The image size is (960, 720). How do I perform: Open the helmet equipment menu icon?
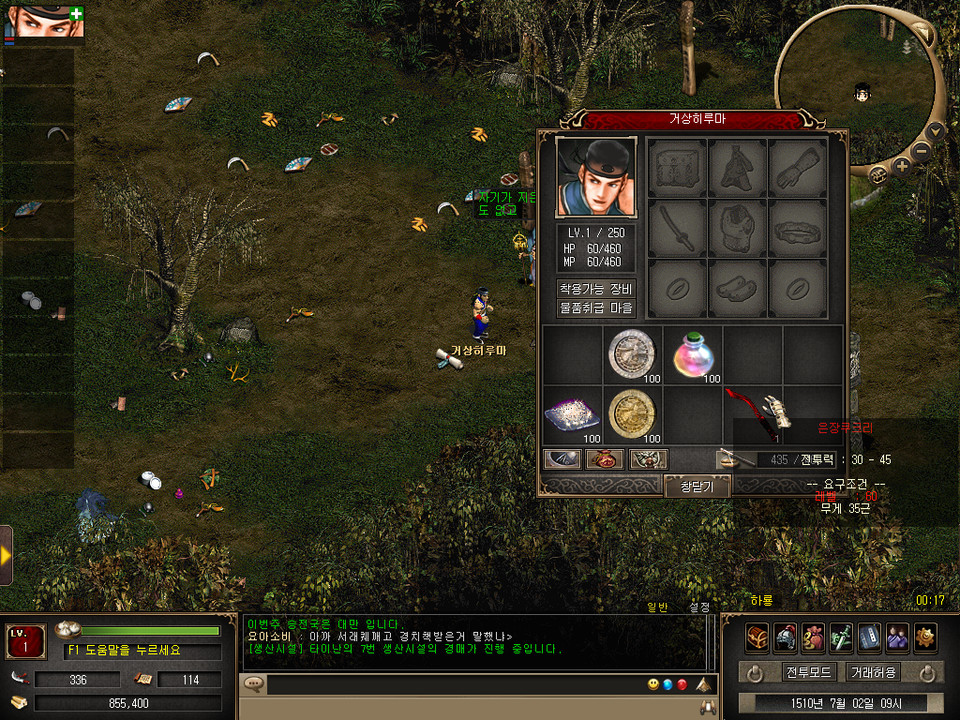click(785, 637)
